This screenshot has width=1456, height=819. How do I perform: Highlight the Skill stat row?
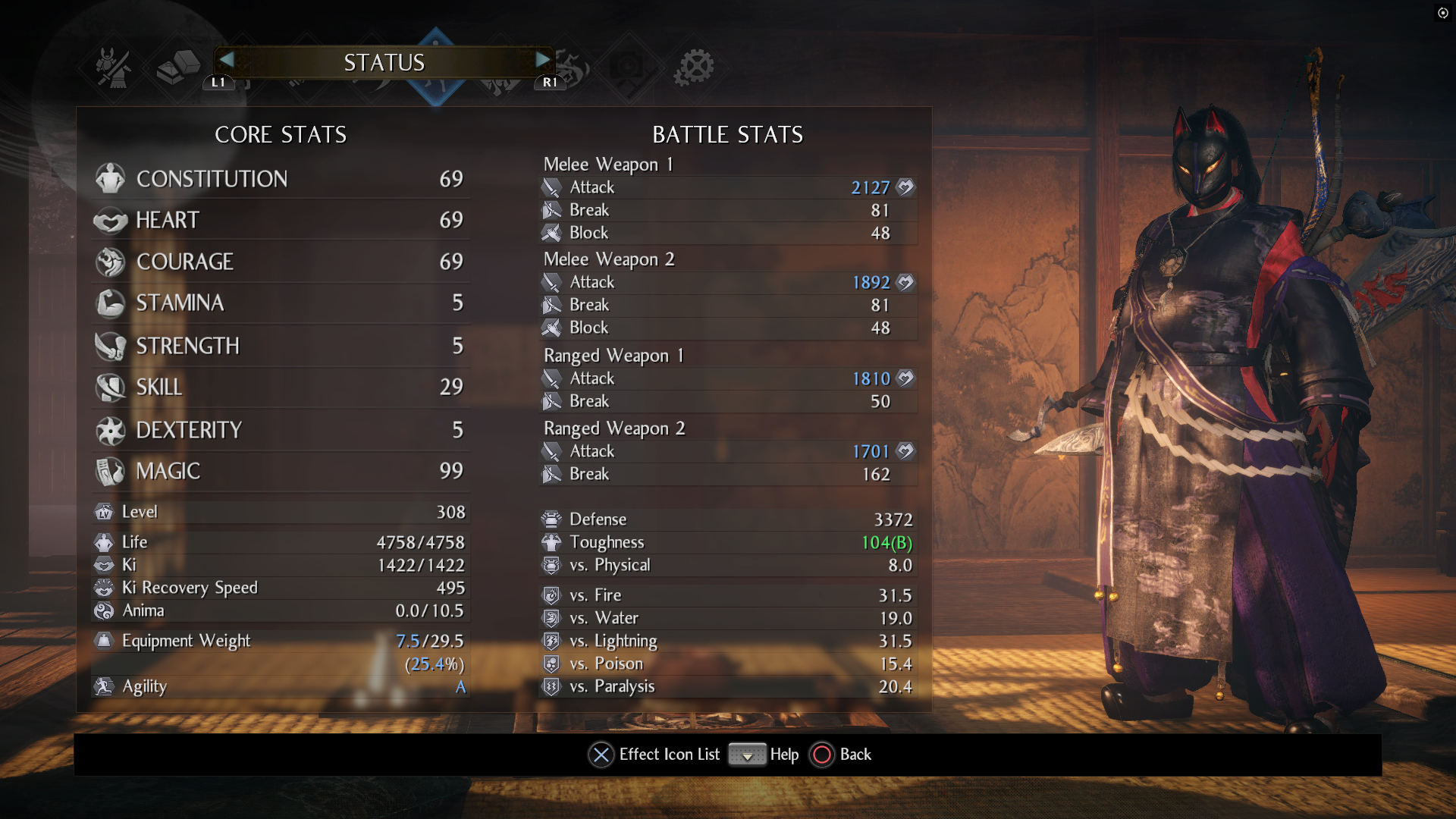(x=281, y=388)
